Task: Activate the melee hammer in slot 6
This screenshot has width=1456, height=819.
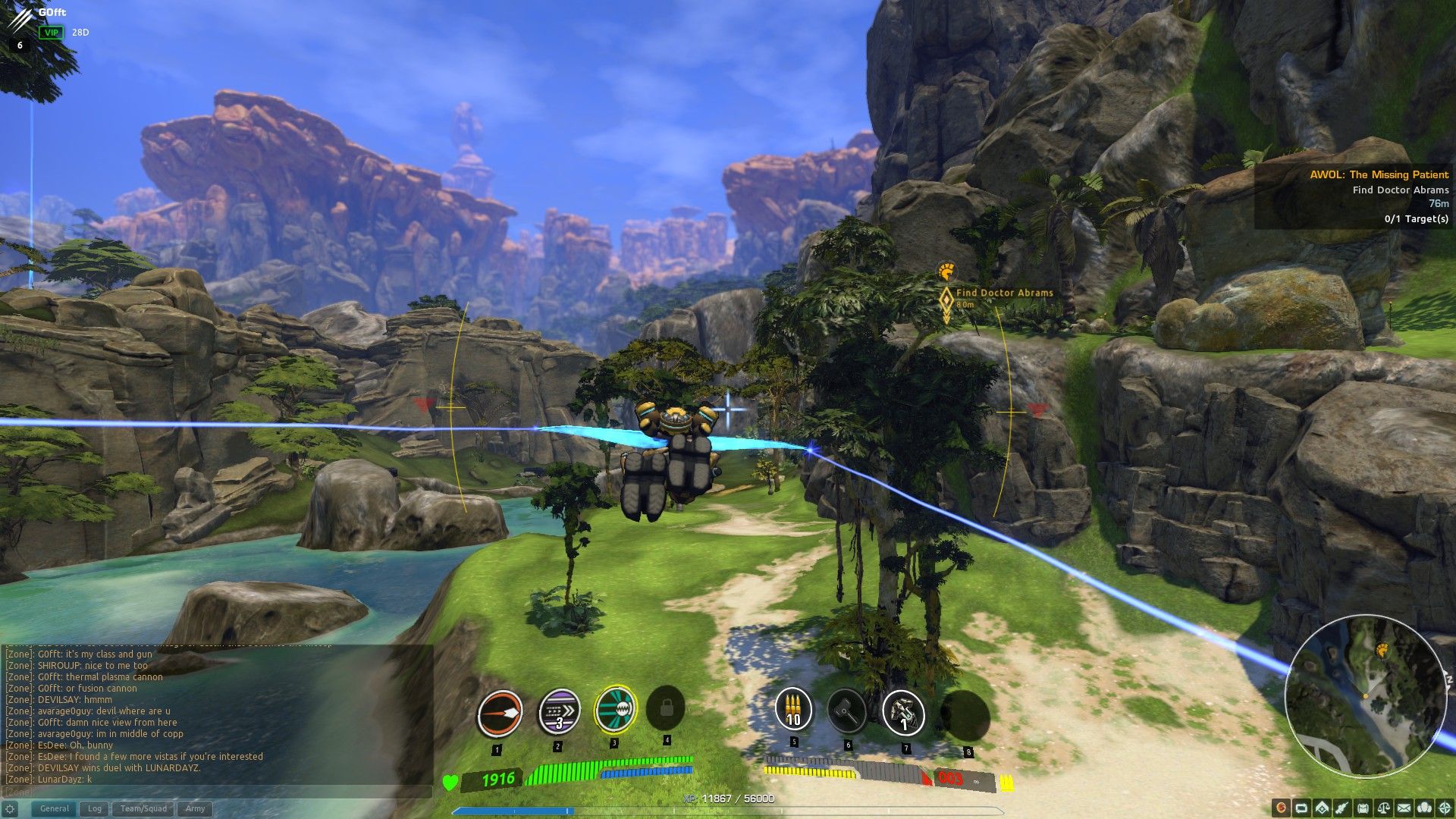Action: point(848,711)
